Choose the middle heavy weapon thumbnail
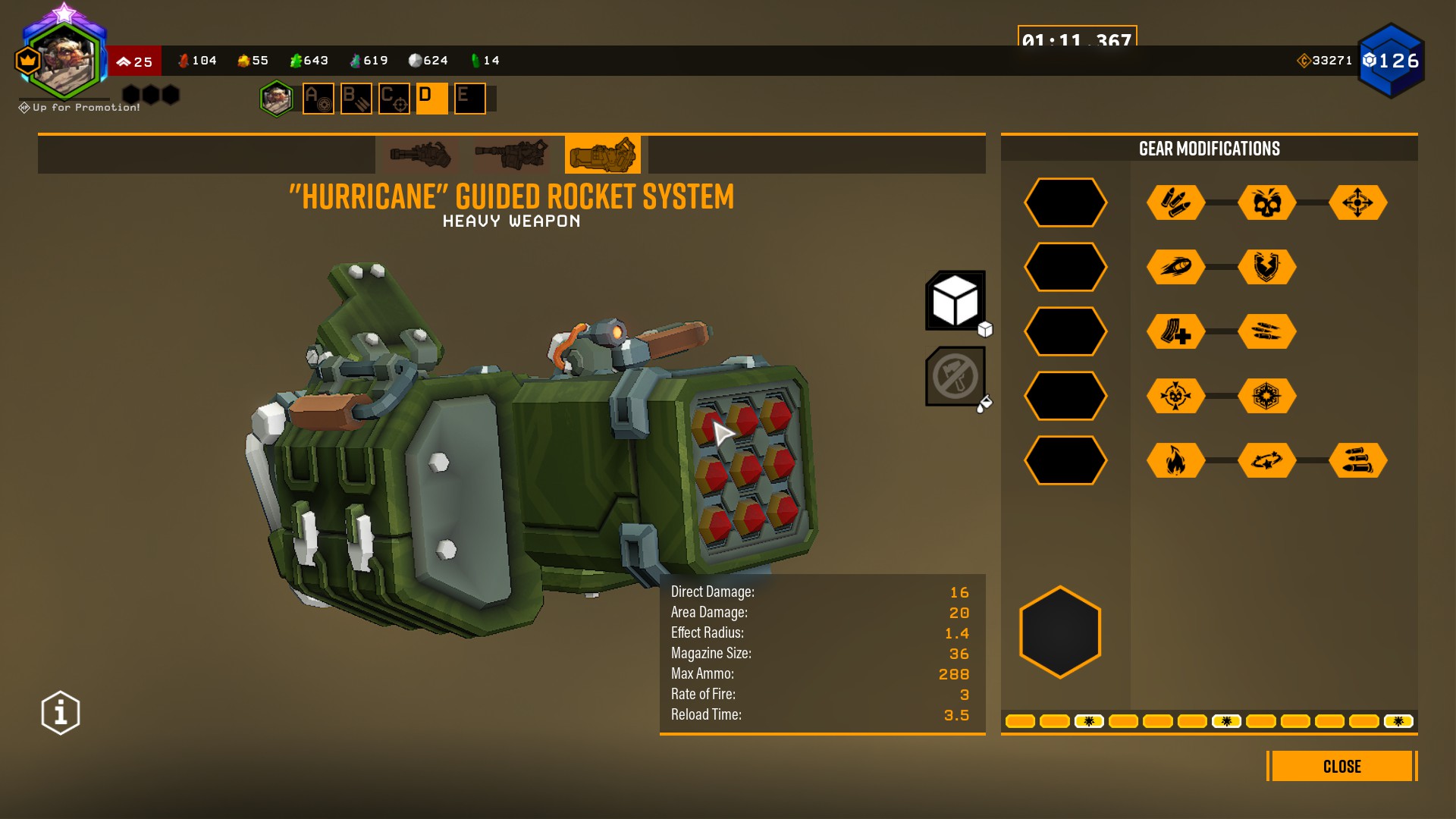 point(511,155)
